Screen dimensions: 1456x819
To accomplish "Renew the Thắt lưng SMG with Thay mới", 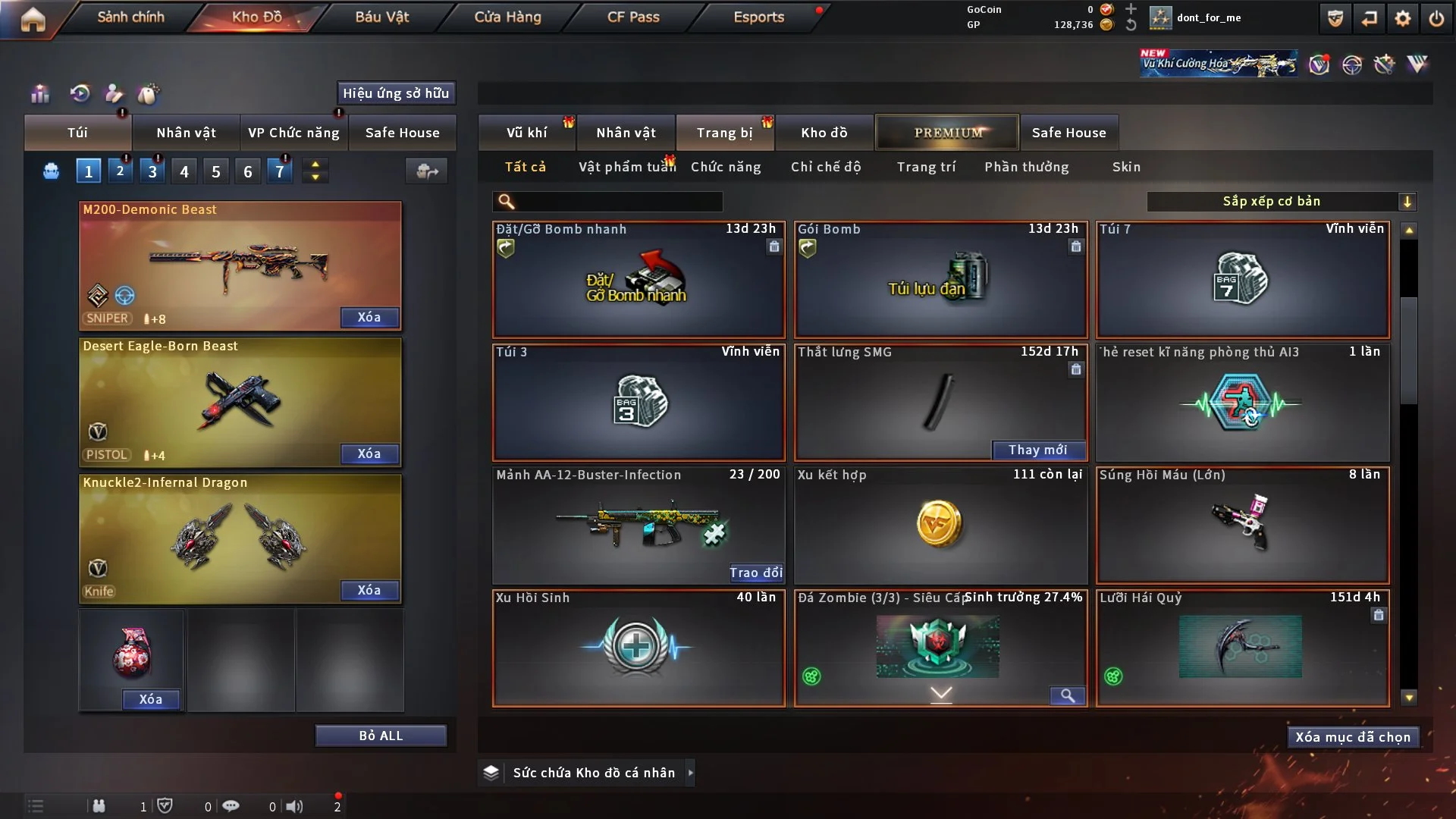I will pyautogui.click(x=1037, y=450).
